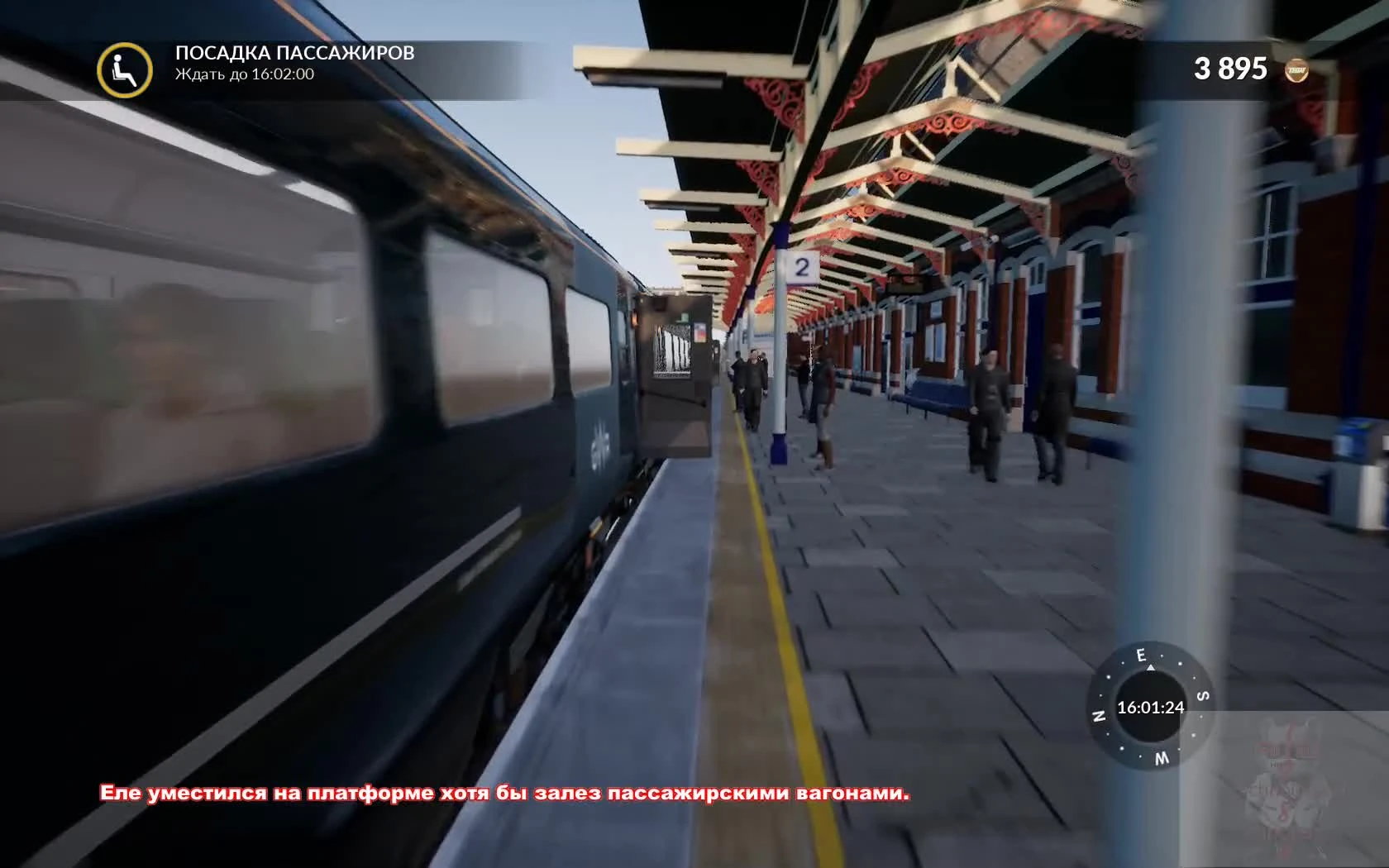Select the streamer wolf watermark logo
This screenshot has width=1389, height=868.
tap(1286, 781)
